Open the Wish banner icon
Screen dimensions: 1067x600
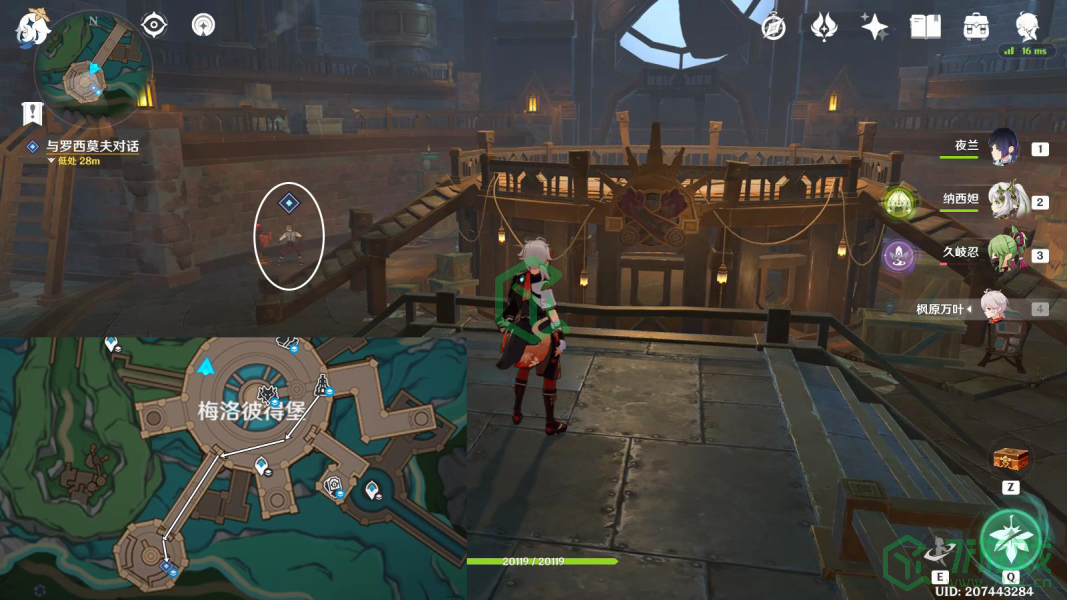pos(824,27)
